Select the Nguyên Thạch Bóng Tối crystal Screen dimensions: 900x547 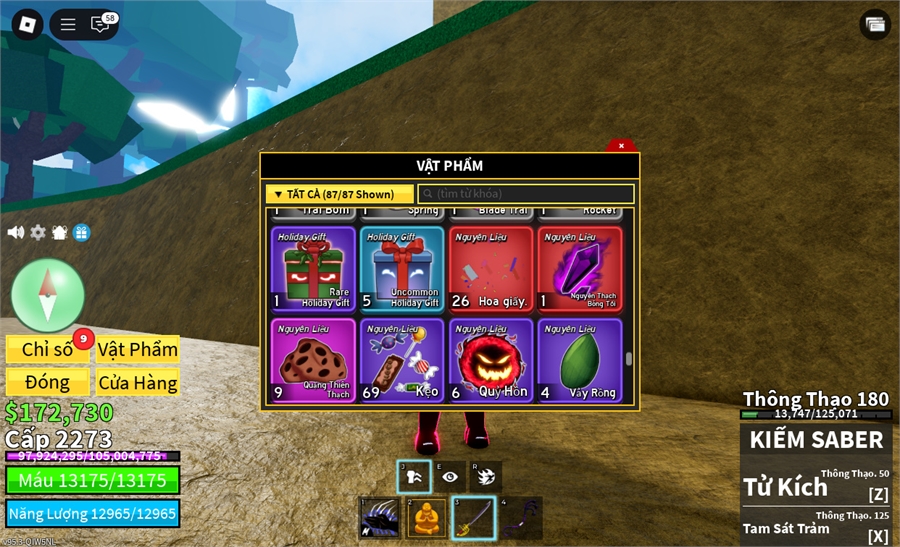(580, 269)
